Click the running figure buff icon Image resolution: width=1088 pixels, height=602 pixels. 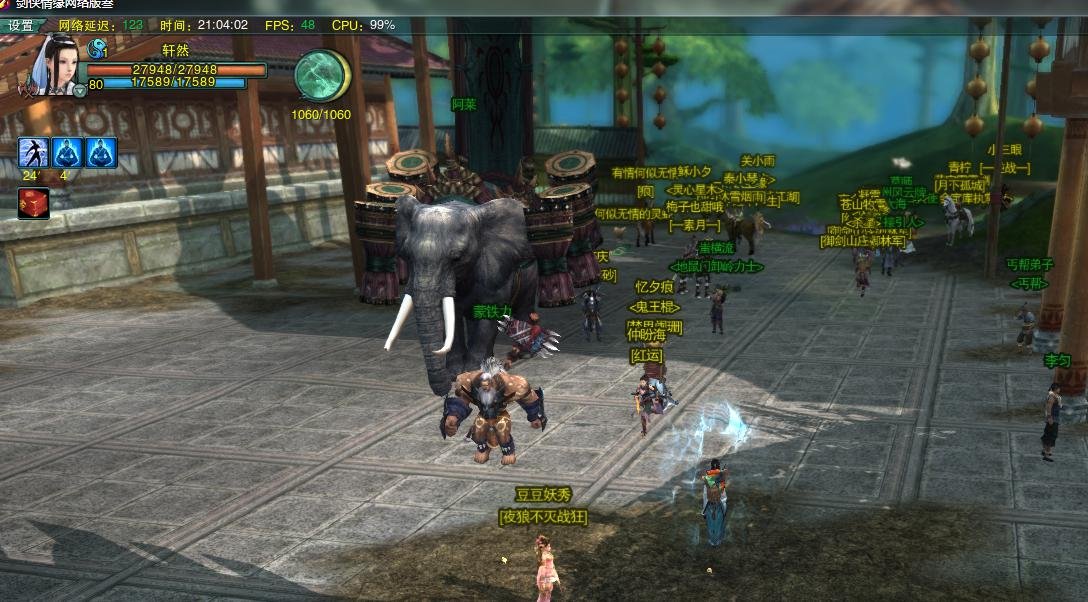coord(33,152)
